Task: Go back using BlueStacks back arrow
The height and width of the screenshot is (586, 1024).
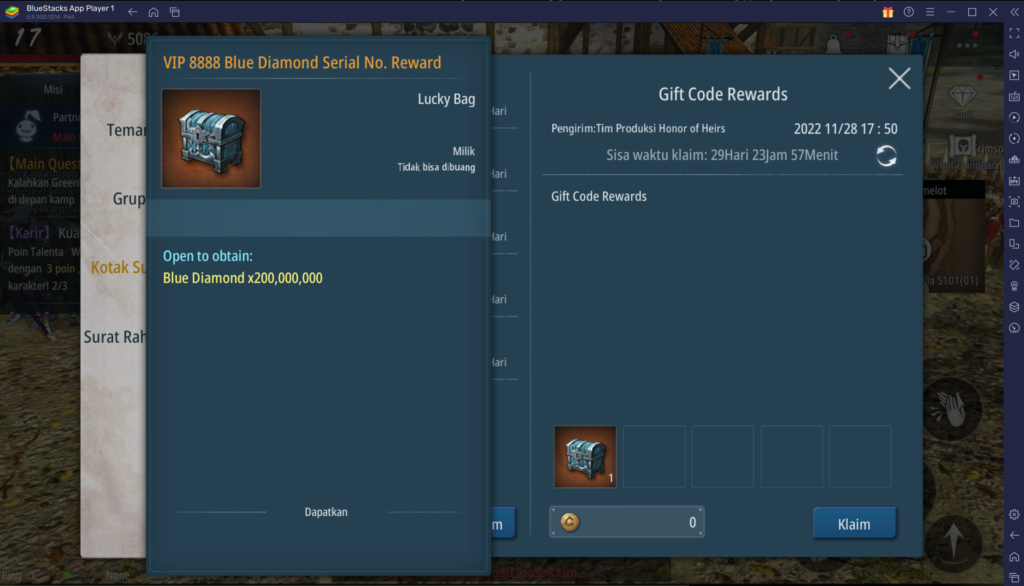Action: 133,12
